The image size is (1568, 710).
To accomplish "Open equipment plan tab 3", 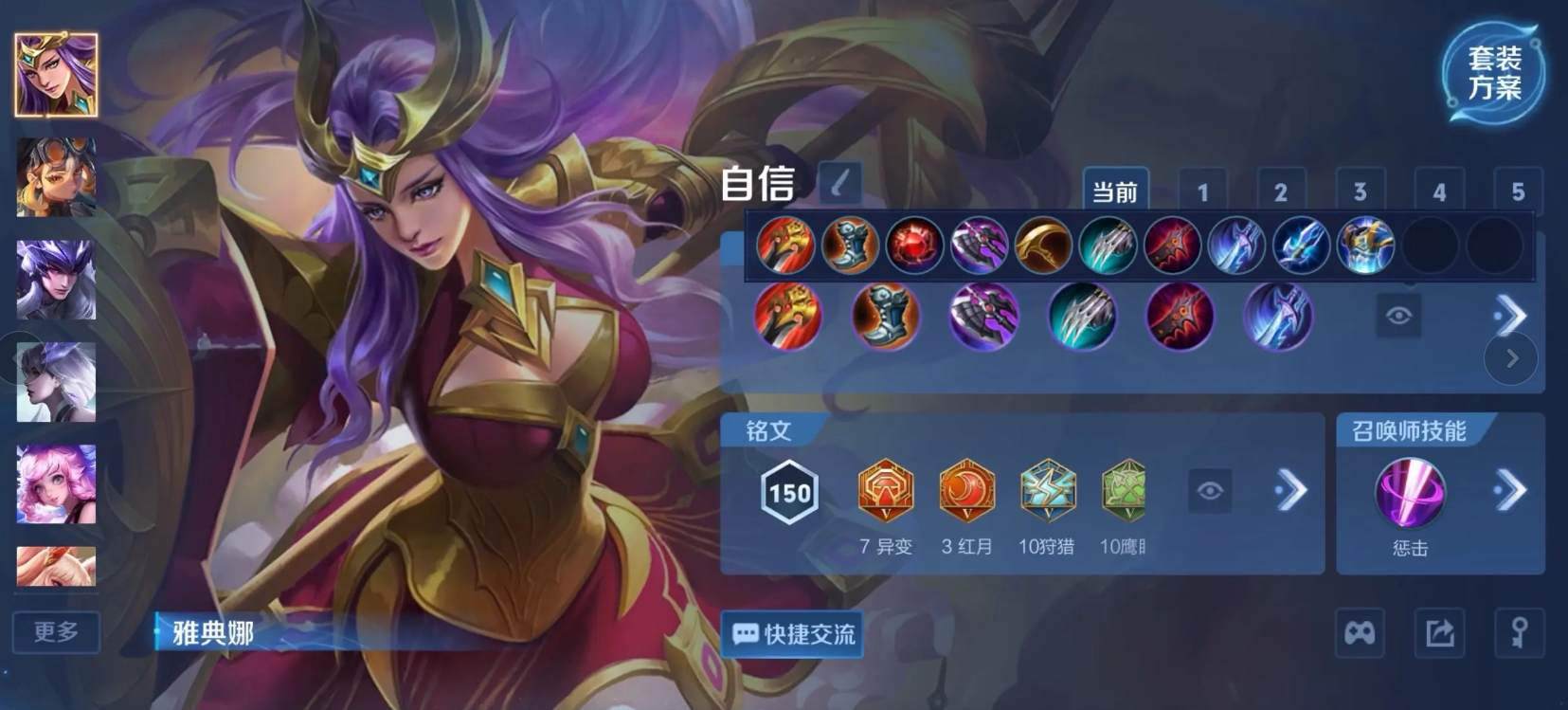I will point(1359,191).
